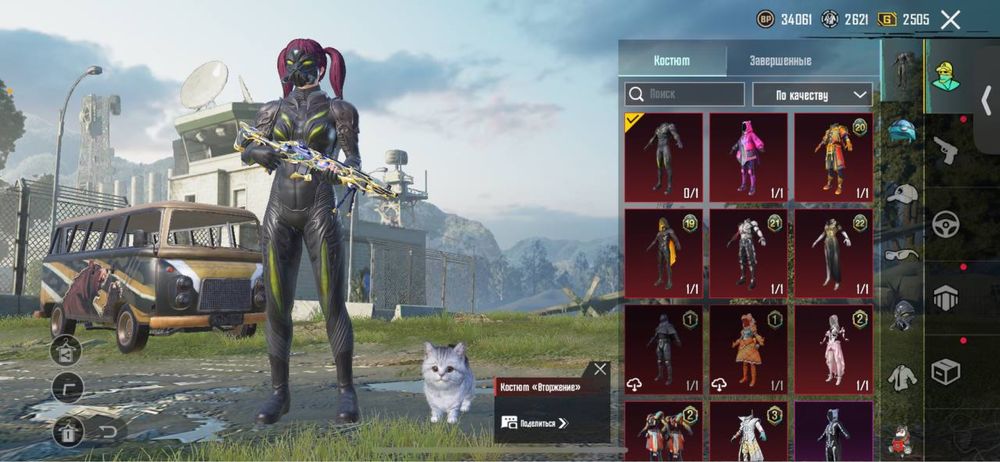
Task: Tap the trash can remove button
Action: tap(68, 431)
